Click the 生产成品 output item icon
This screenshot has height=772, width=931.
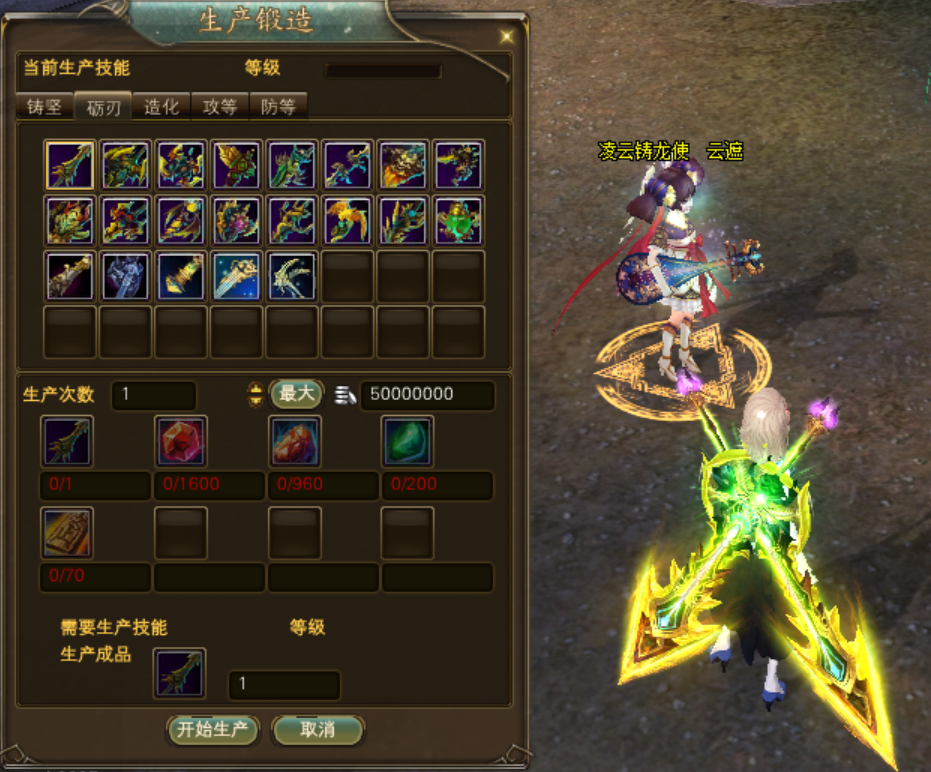(x=180, y=673)
